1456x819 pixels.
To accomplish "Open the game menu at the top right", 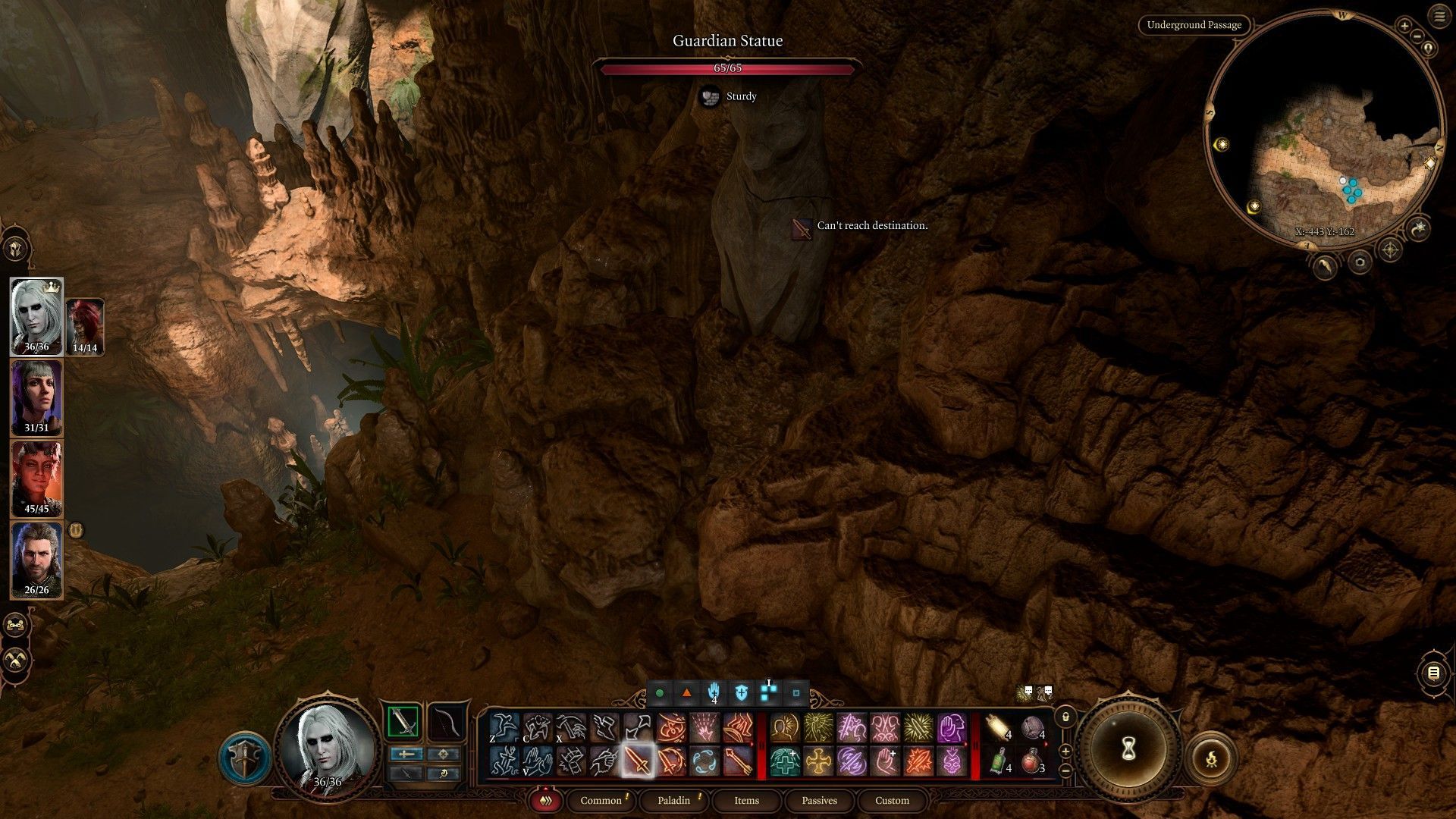I will click(x=1439, y=17).
